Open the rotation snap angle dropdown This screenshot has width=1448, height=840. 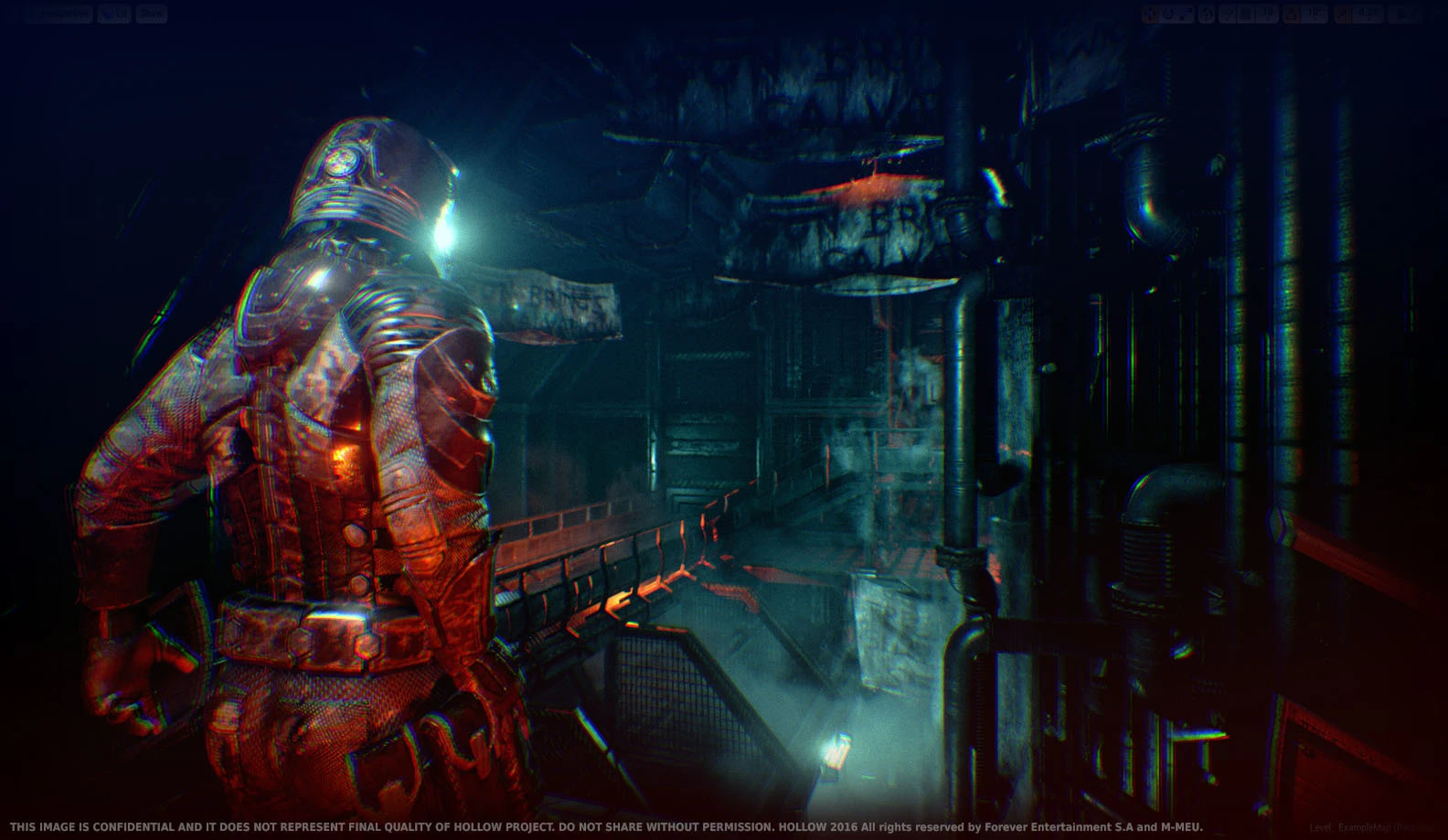tap(1315, 12)
